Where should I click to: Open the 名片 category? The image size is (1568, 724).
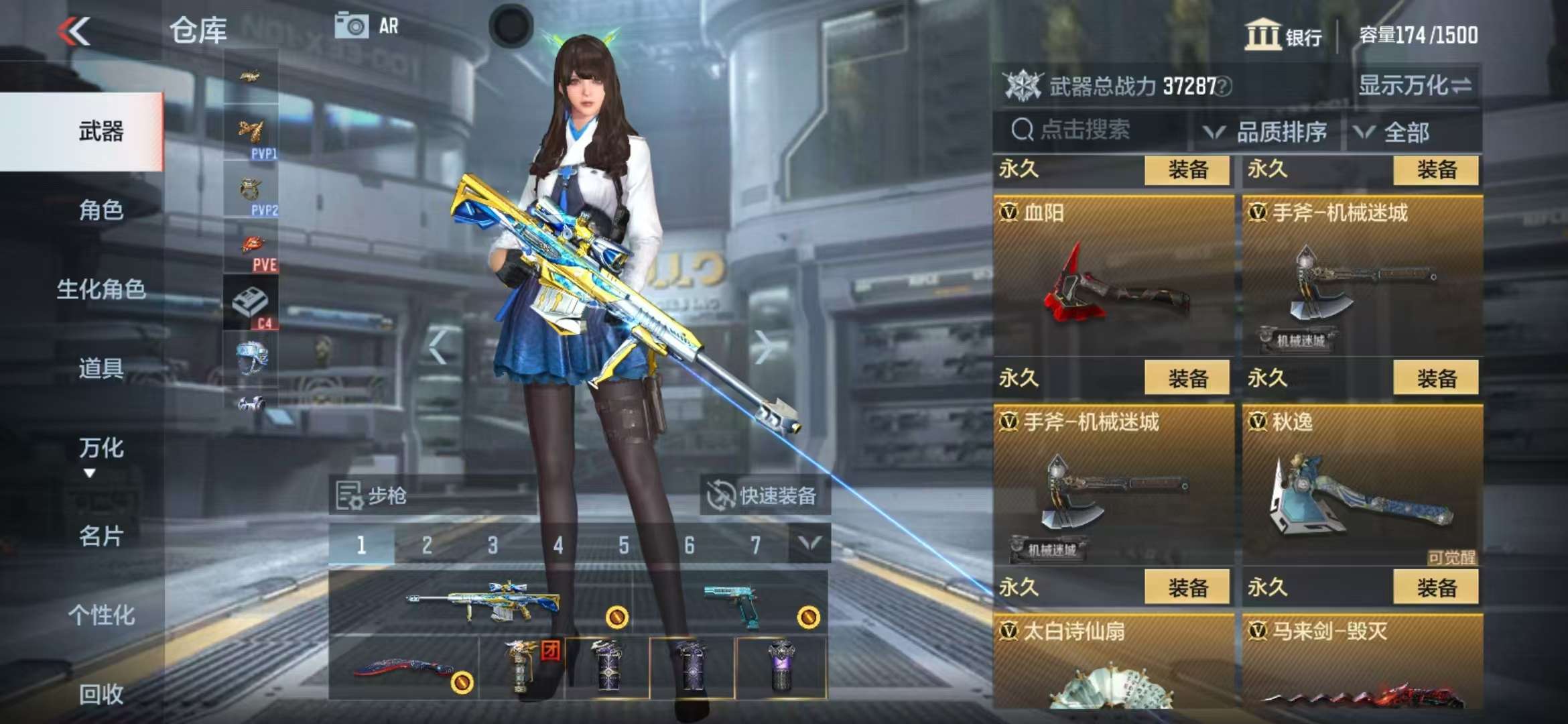pyautogui.click(x=101, y=536)
